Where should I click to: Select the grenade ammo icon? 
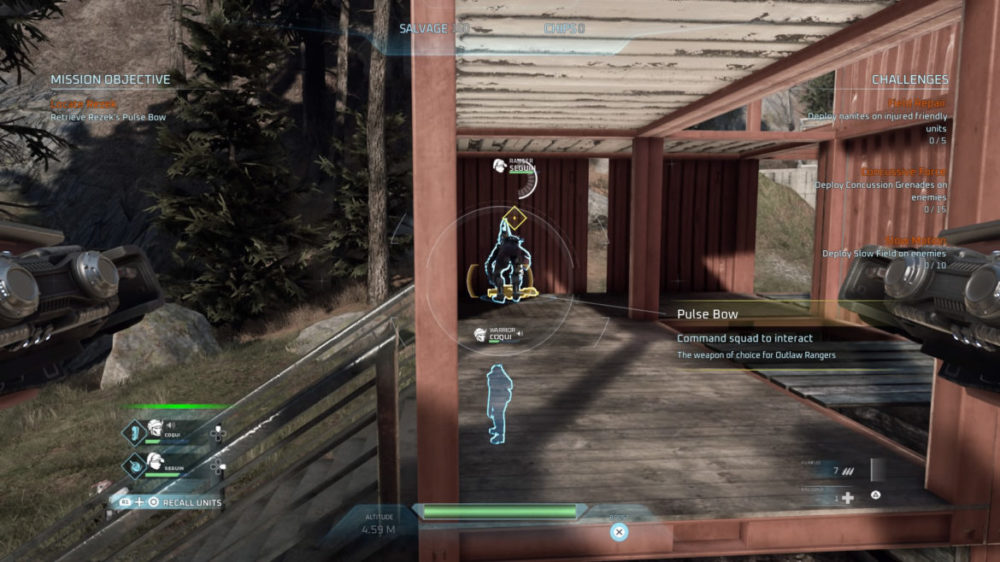point(848,471)
